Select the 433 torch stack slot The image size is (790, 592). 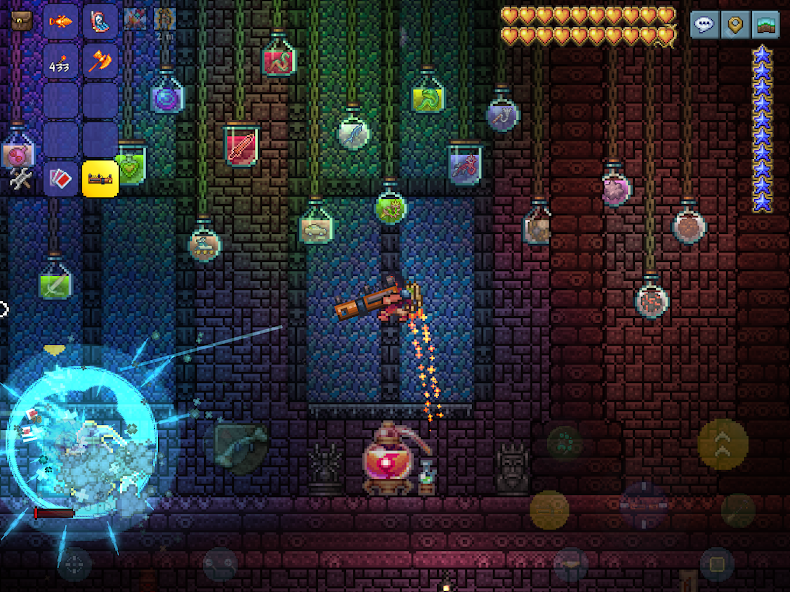coord(61,62)
